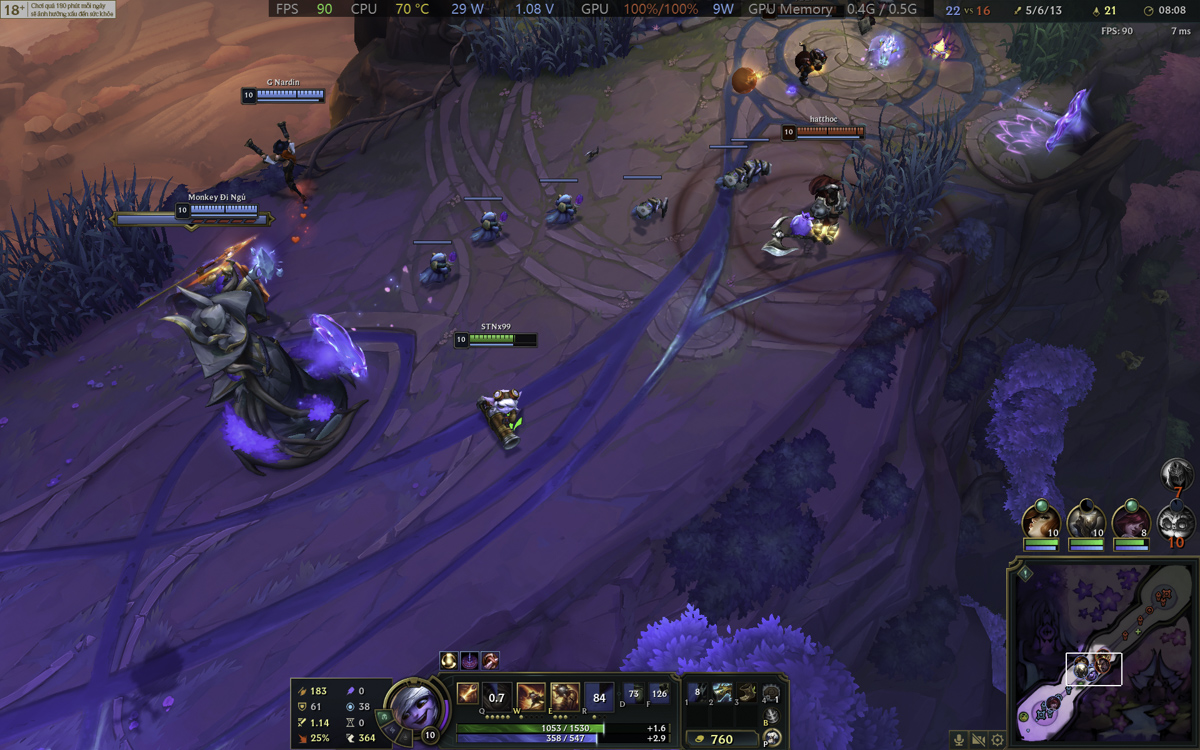
Task: Click the recall button marked B
Action: 771,716
